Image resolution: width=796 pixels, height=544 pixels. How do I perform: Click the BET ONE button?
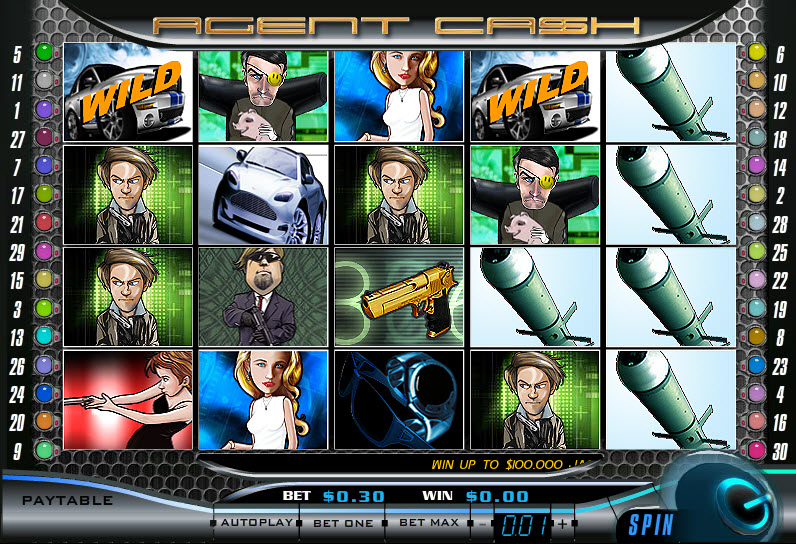(x=343, y=523)
